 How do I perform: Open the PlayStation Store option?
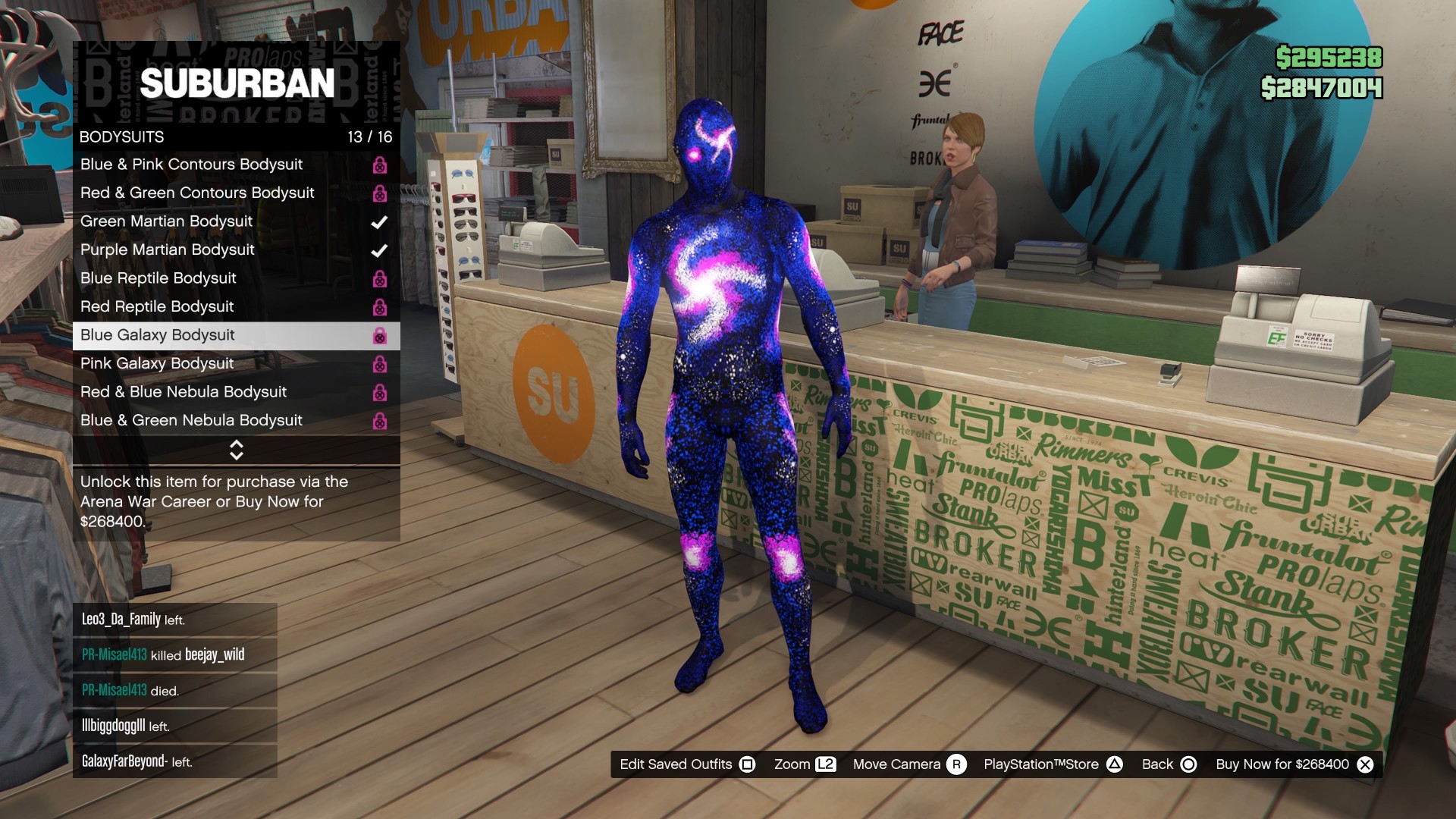click(x=1053, y=764)
